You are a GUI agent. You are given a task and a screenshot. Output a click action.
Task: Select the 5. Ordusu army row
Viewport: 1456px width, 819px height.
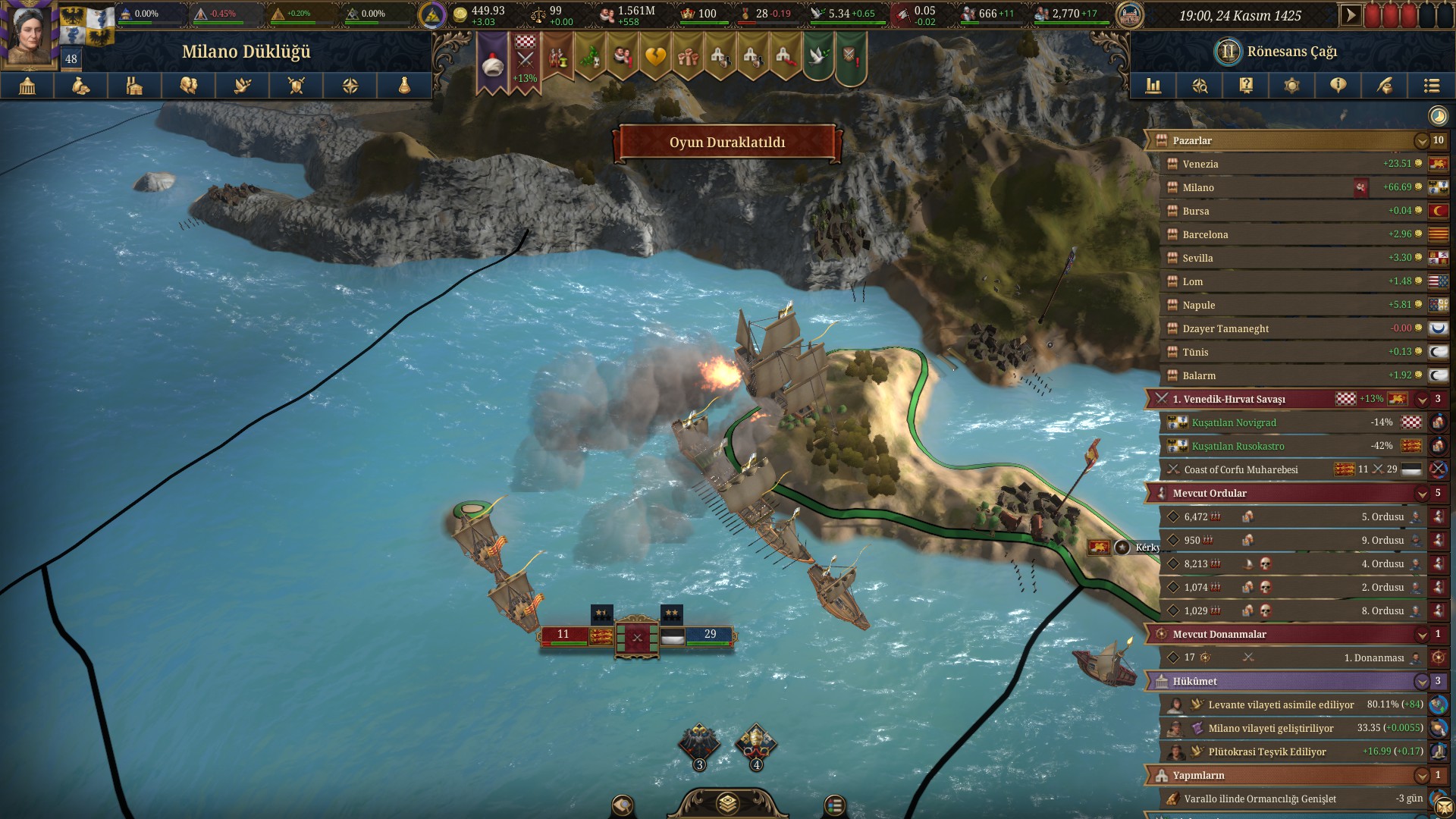pyautogui.click(x=1289, y=517)
